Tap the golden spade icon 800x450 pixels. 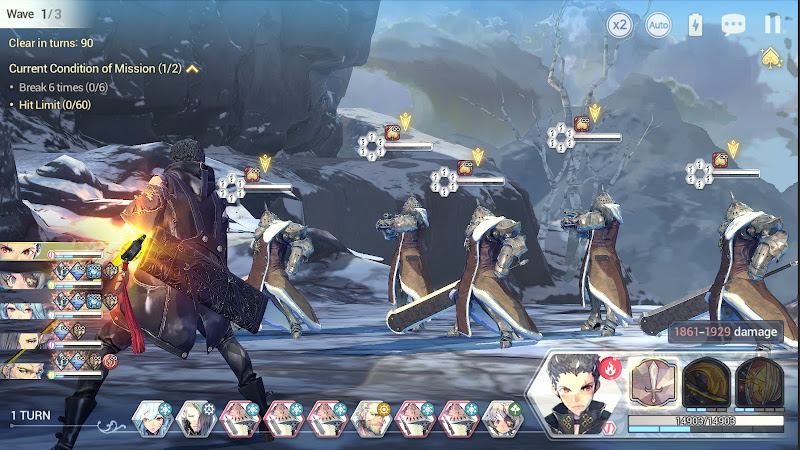[770, 57]
